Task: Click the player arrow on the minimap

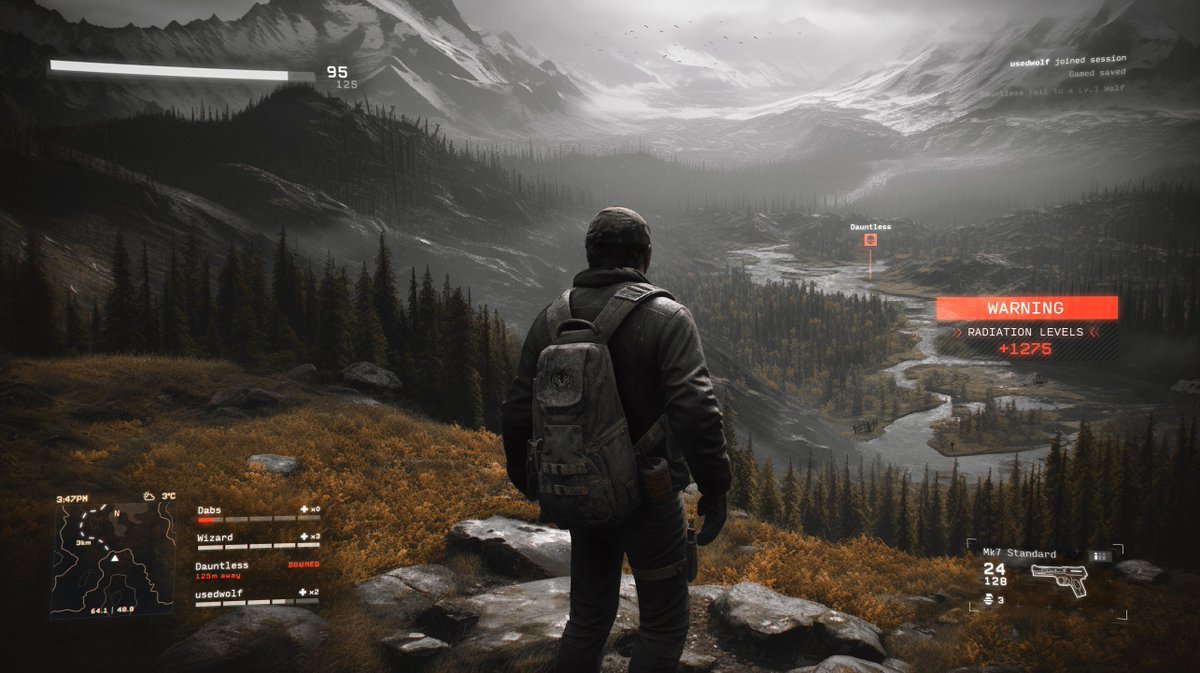Action: coord(114,557)
